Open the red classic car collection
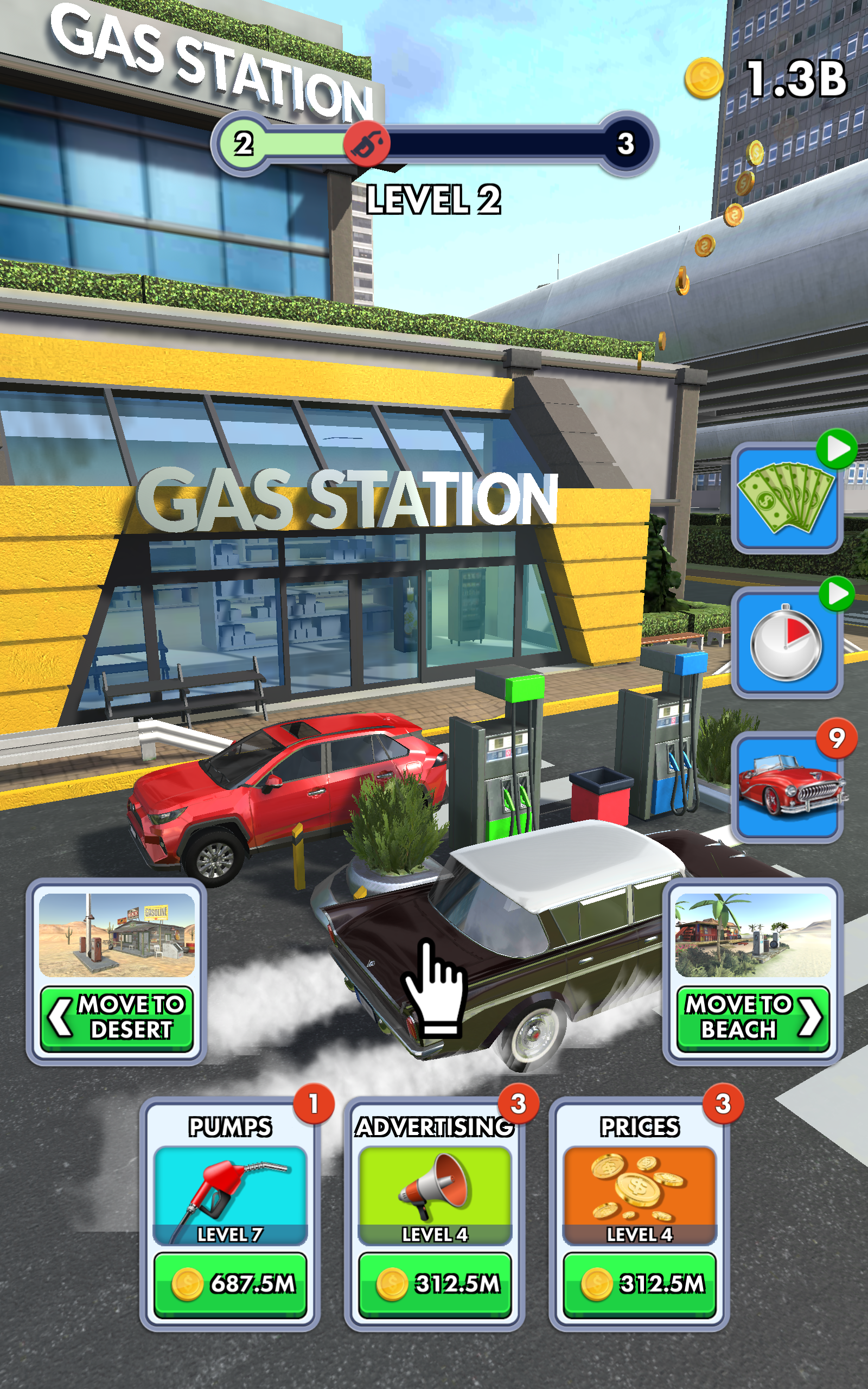 (x=787, y=787)
